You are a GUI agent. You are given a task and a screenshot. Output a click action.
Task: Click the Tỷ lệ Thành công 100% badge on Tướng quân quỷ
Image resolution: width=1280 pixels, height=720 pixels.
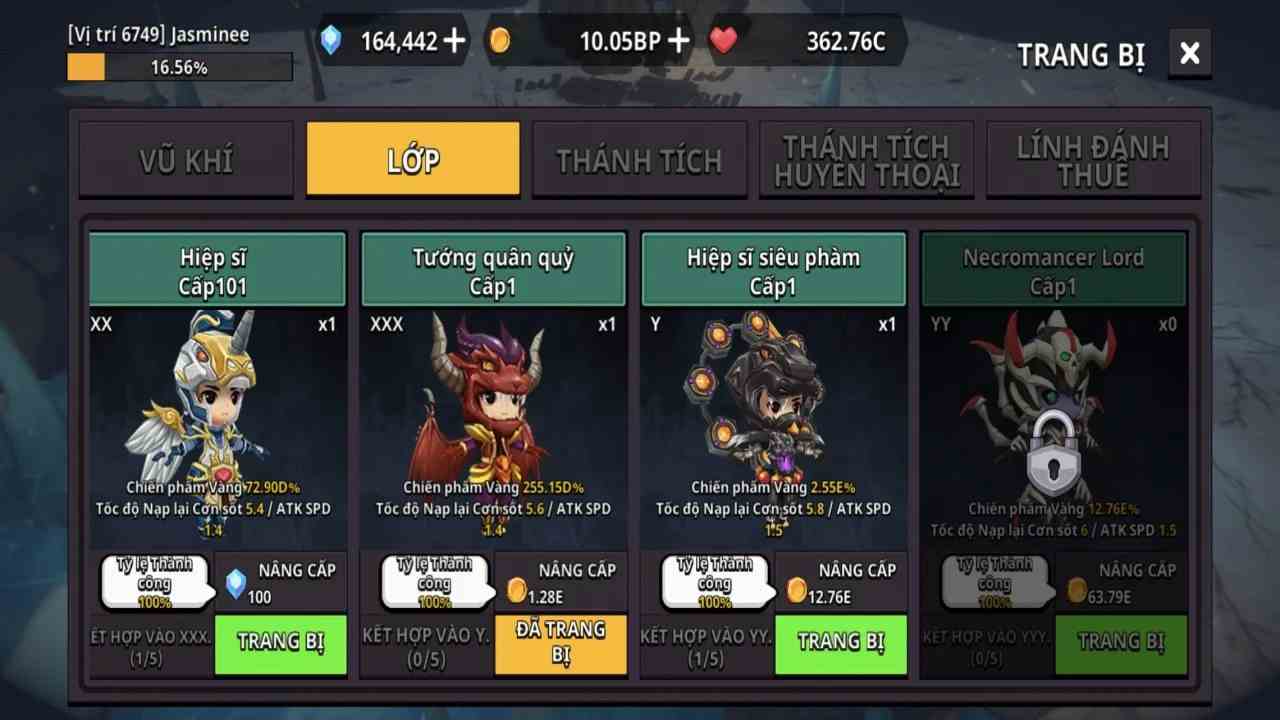point(435,582)
